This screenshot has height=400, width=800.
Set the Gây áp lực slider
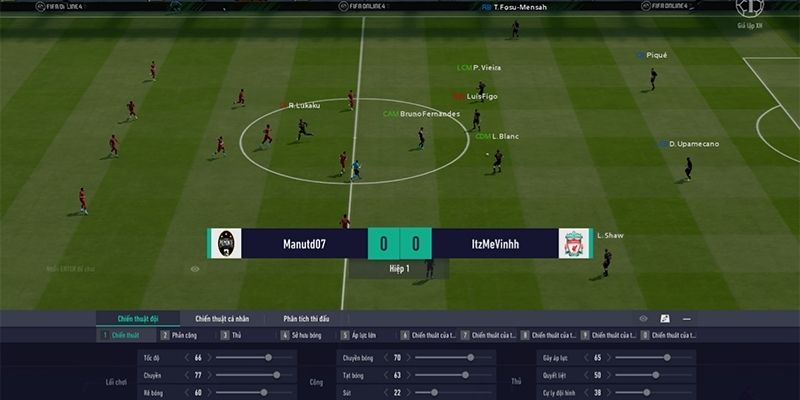pyautogui.click(x=667, y=357)
